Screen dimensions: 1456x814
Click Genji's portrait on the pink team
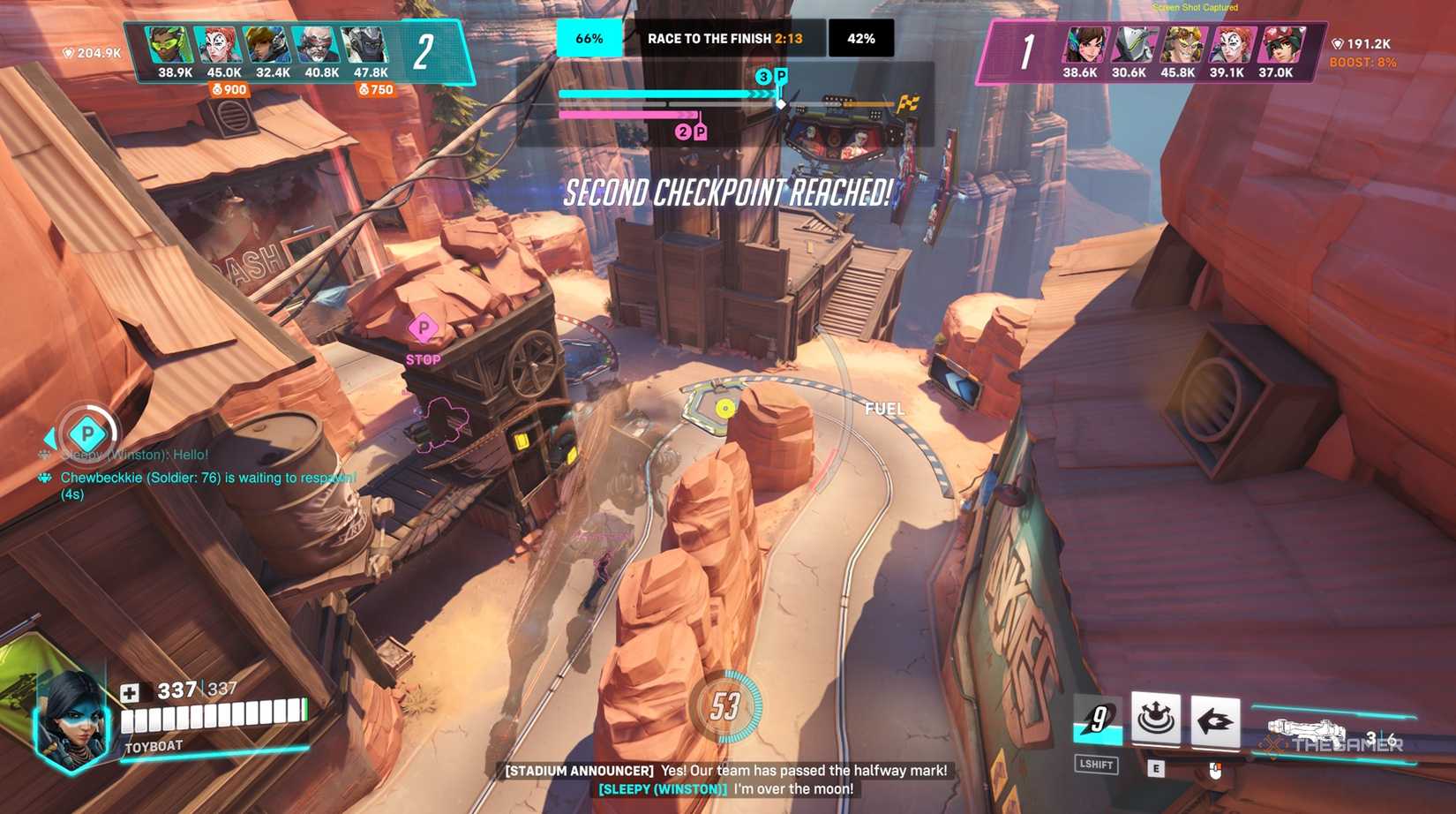[1137, 42]
